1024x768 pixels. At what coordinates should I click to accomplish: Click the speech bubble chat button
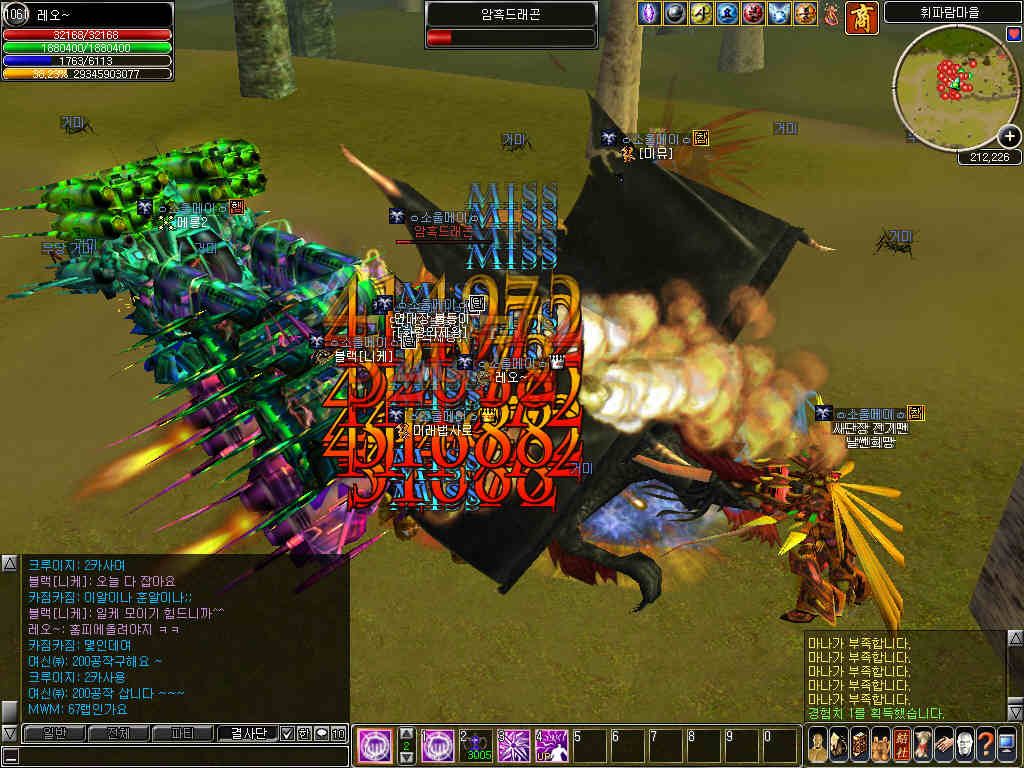tap(321, 733)
